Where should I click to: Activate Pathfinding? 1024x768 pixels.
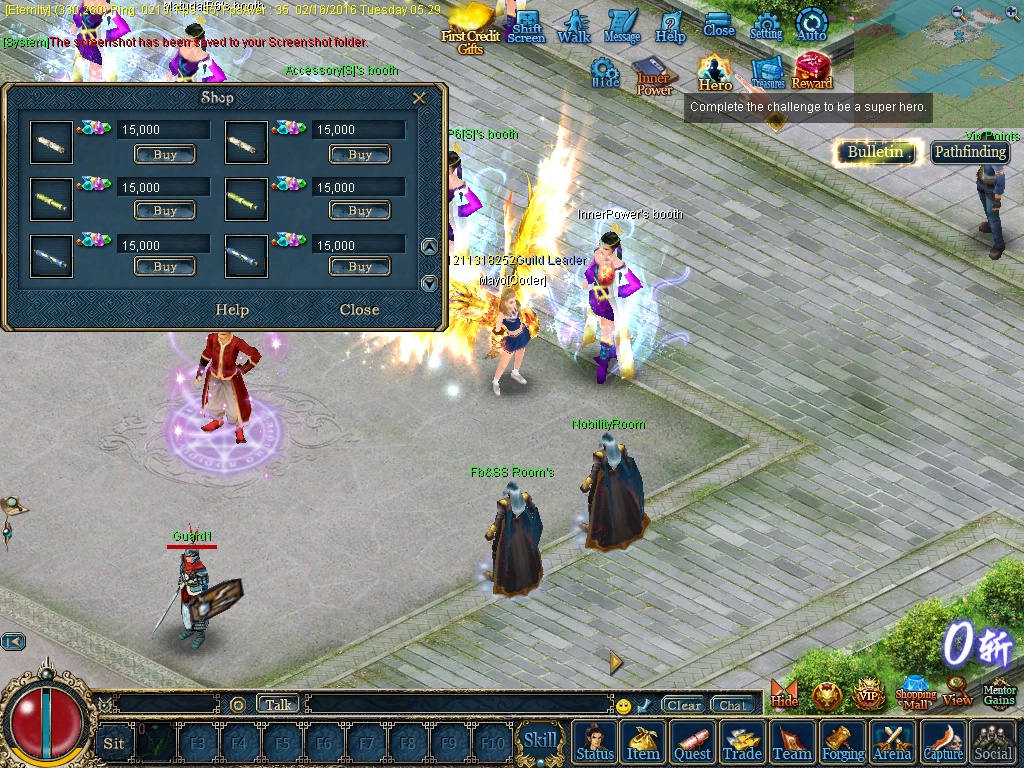(970, 152)
